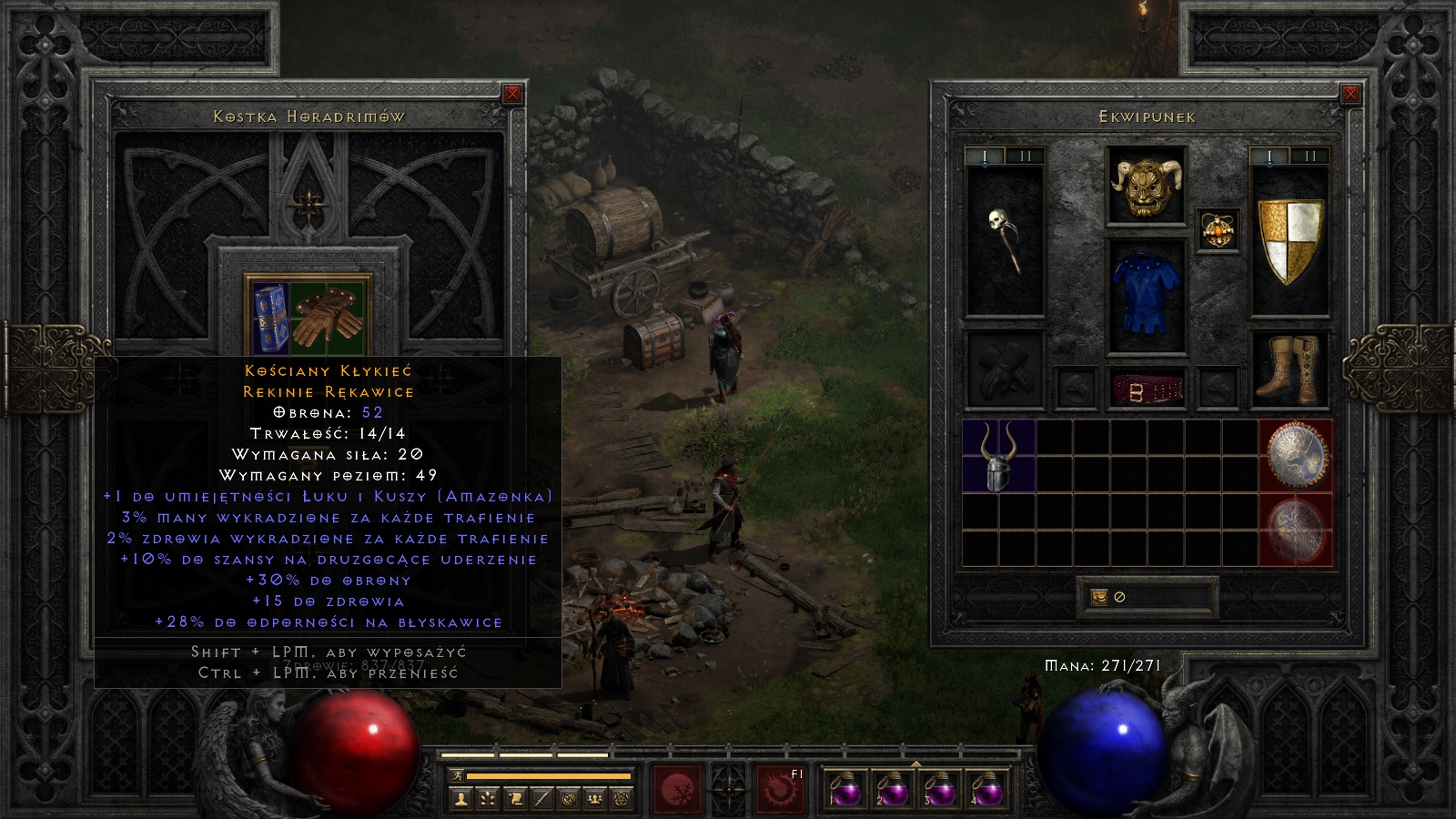
Task: Choose the gold-and-white heraldic shield
Action: tap(1289, 239)
